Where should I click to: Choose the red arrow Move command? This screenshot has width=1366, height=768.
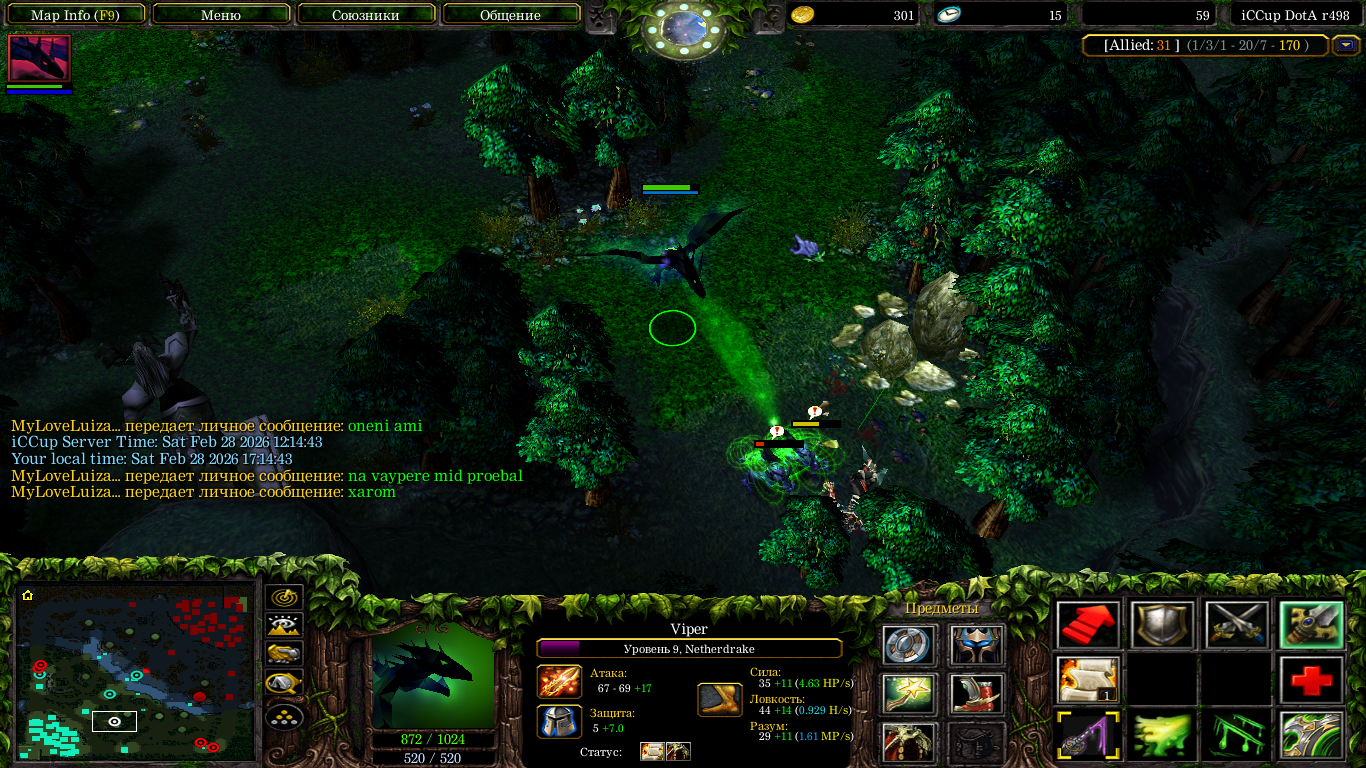[x=1088, y=625]
